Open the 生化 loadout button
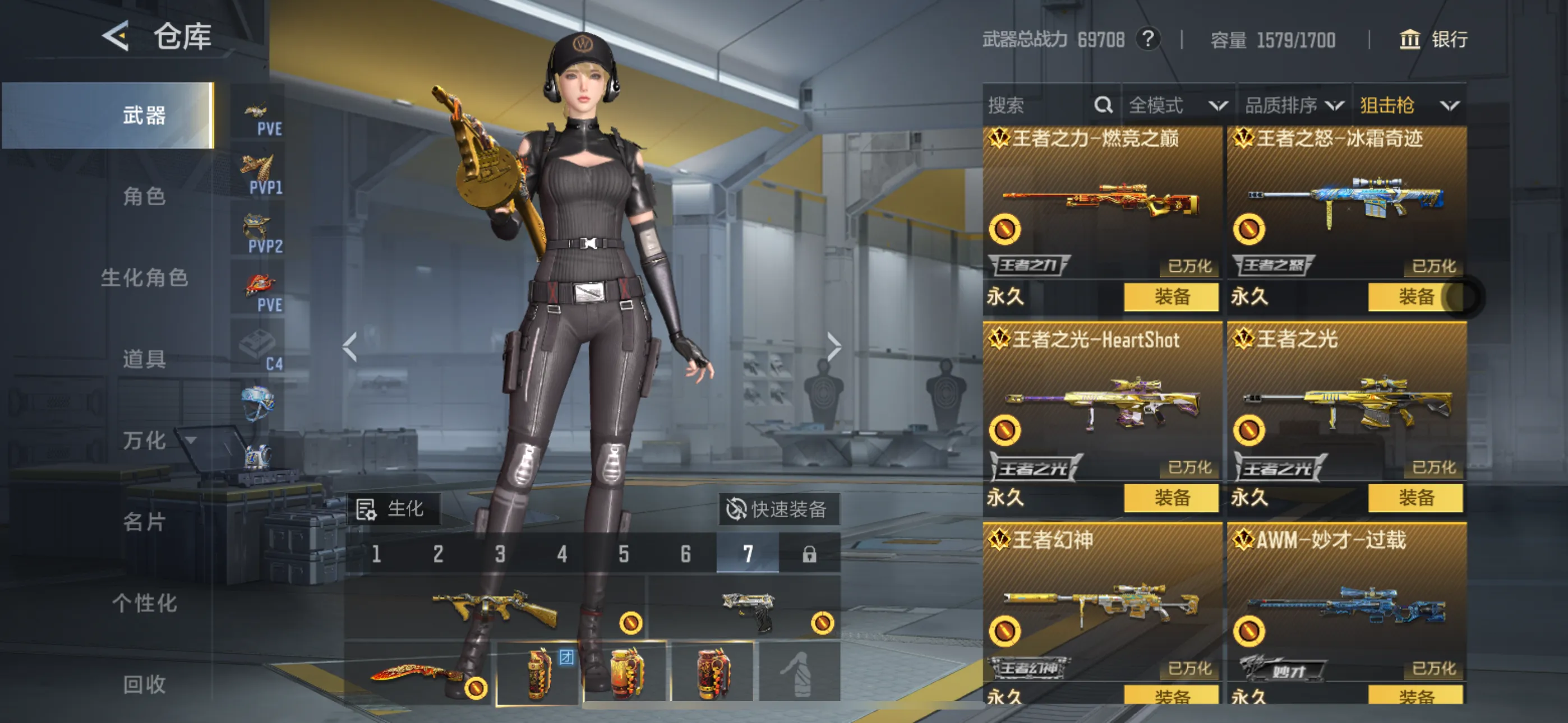1568x723 pixels. click(393, 509)
